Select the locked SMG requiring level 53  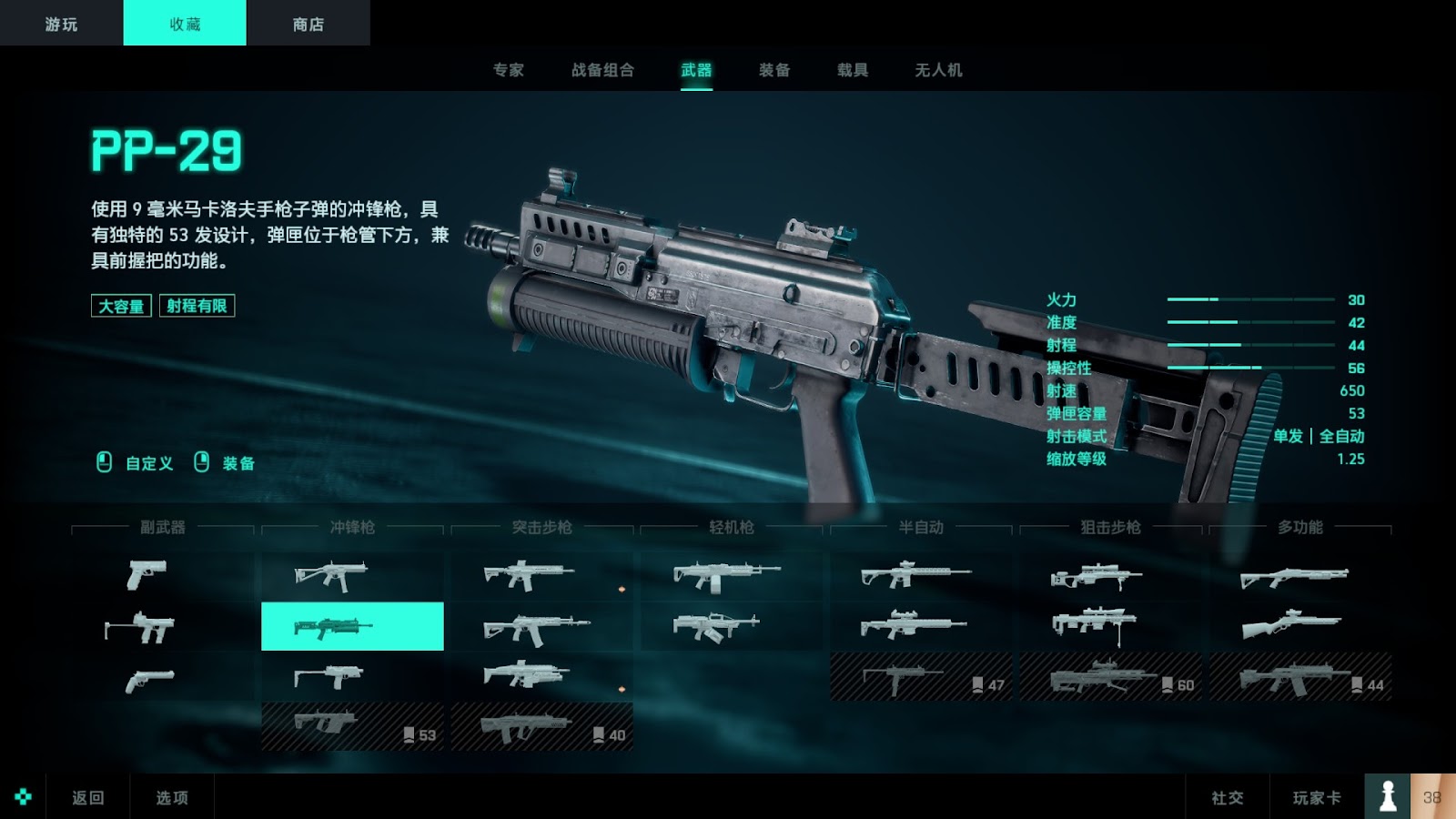(x=352, y=726)
